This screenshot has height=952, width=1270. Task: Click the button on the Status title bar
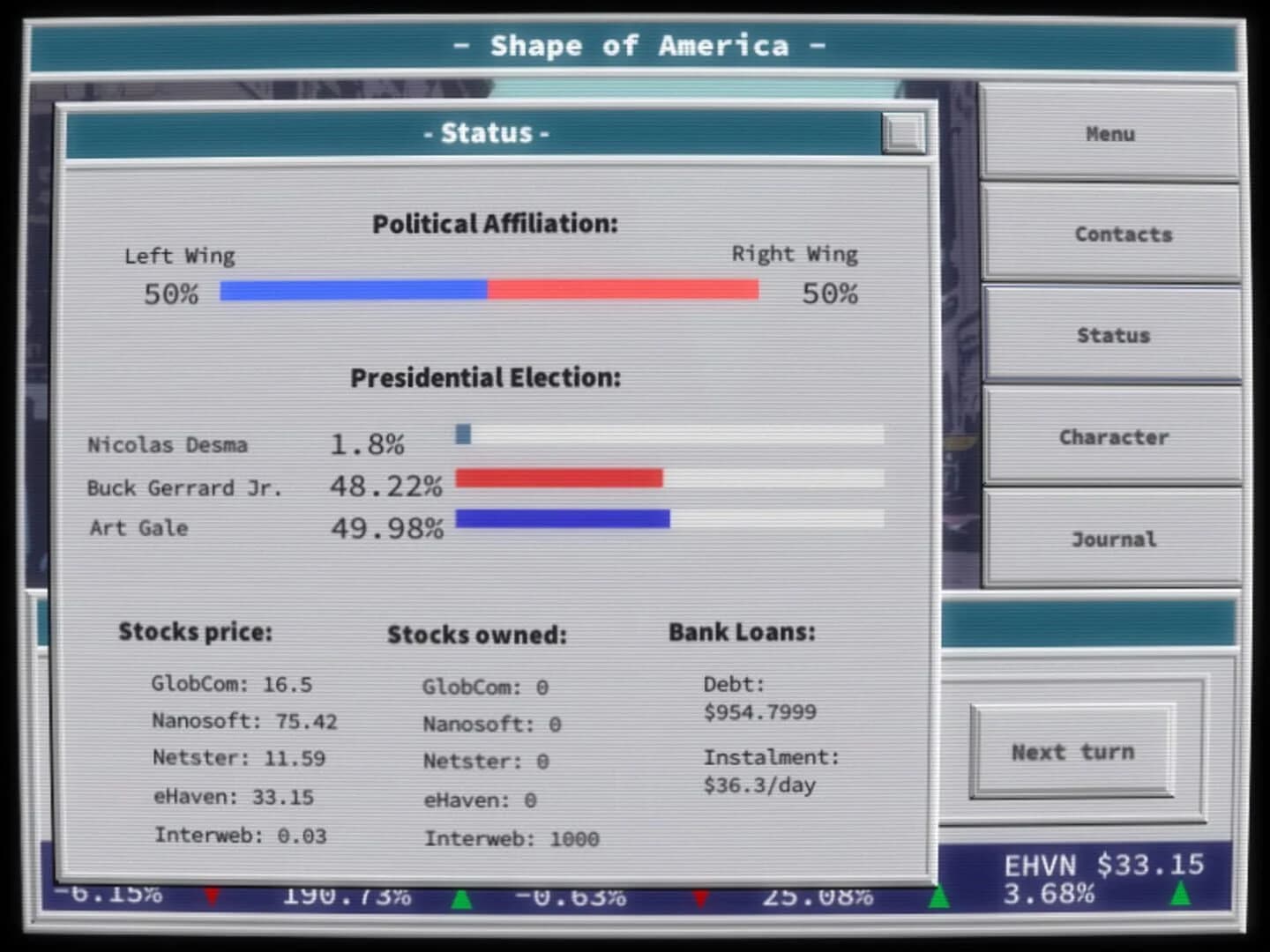pyautogui.click(x=901, y=134)
